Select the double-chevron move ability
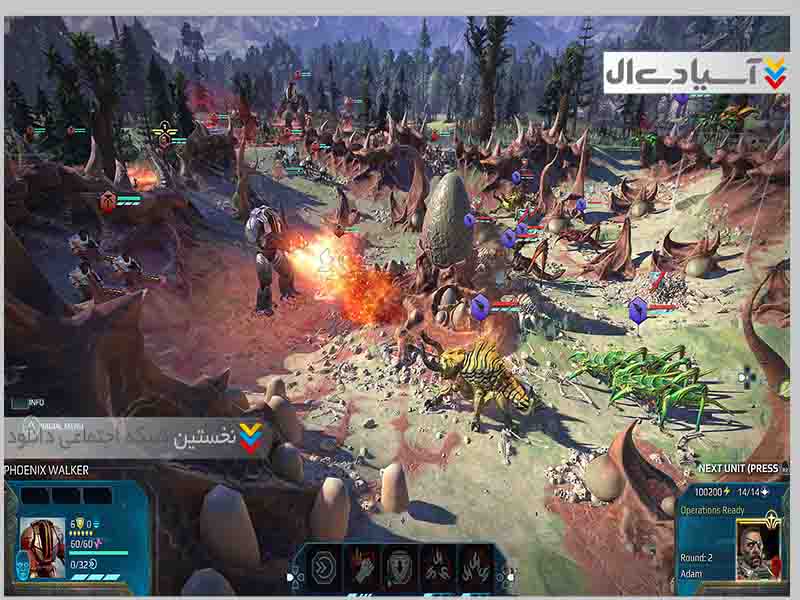The height and width of the screenshot is (600, 800). coord(321,566)
